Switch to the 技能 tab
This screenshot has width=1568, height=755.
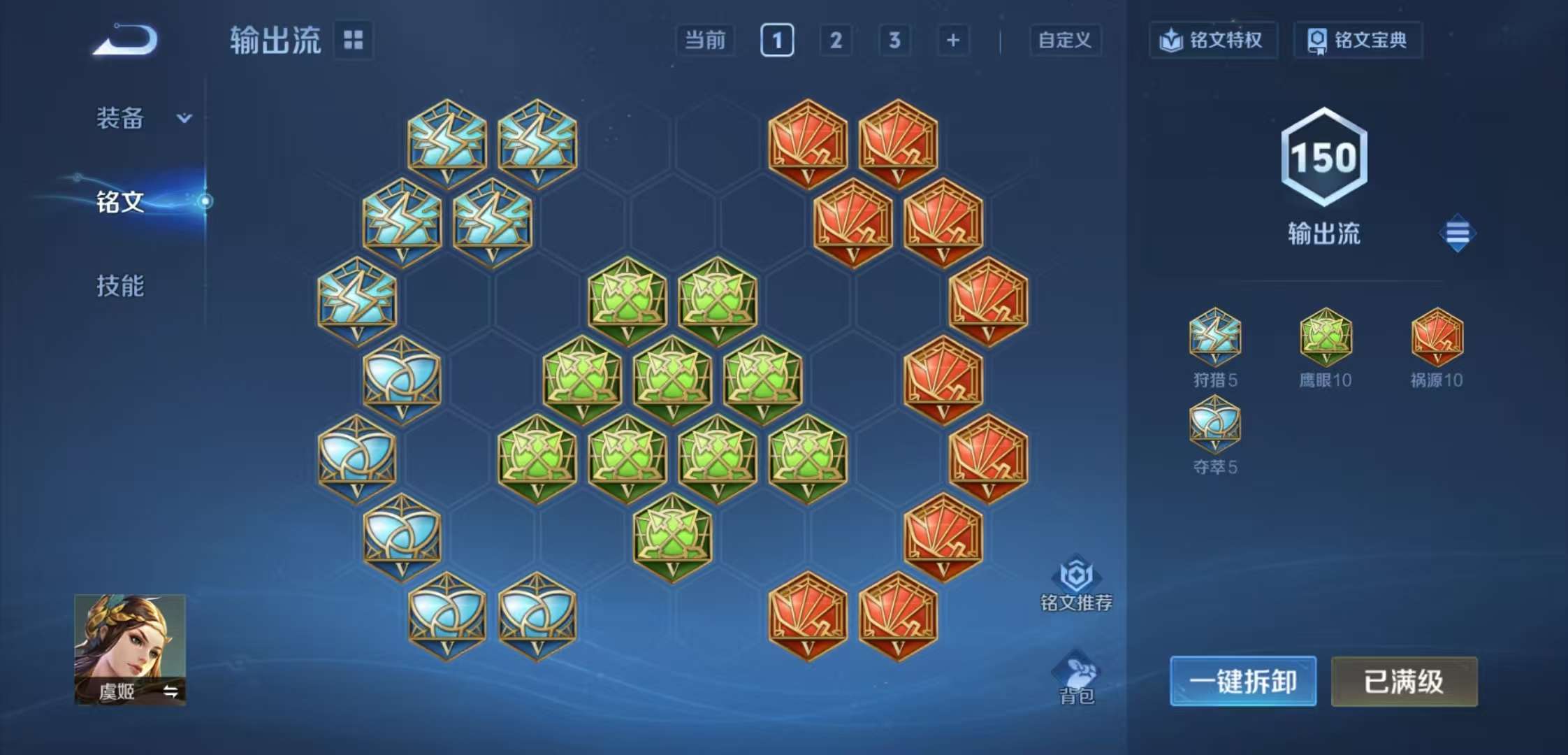pos(122,287)
